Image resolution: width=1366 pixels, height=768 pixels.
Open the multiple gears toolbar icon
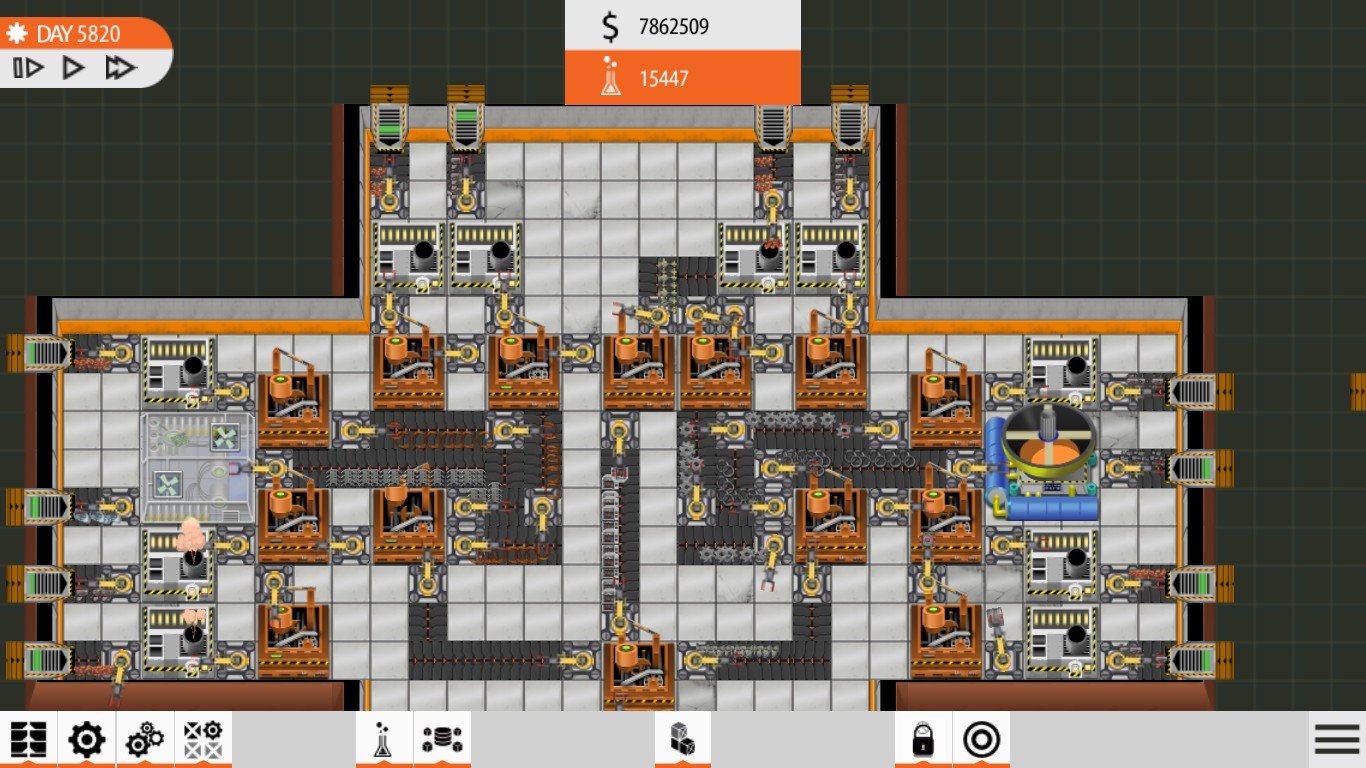145,740
